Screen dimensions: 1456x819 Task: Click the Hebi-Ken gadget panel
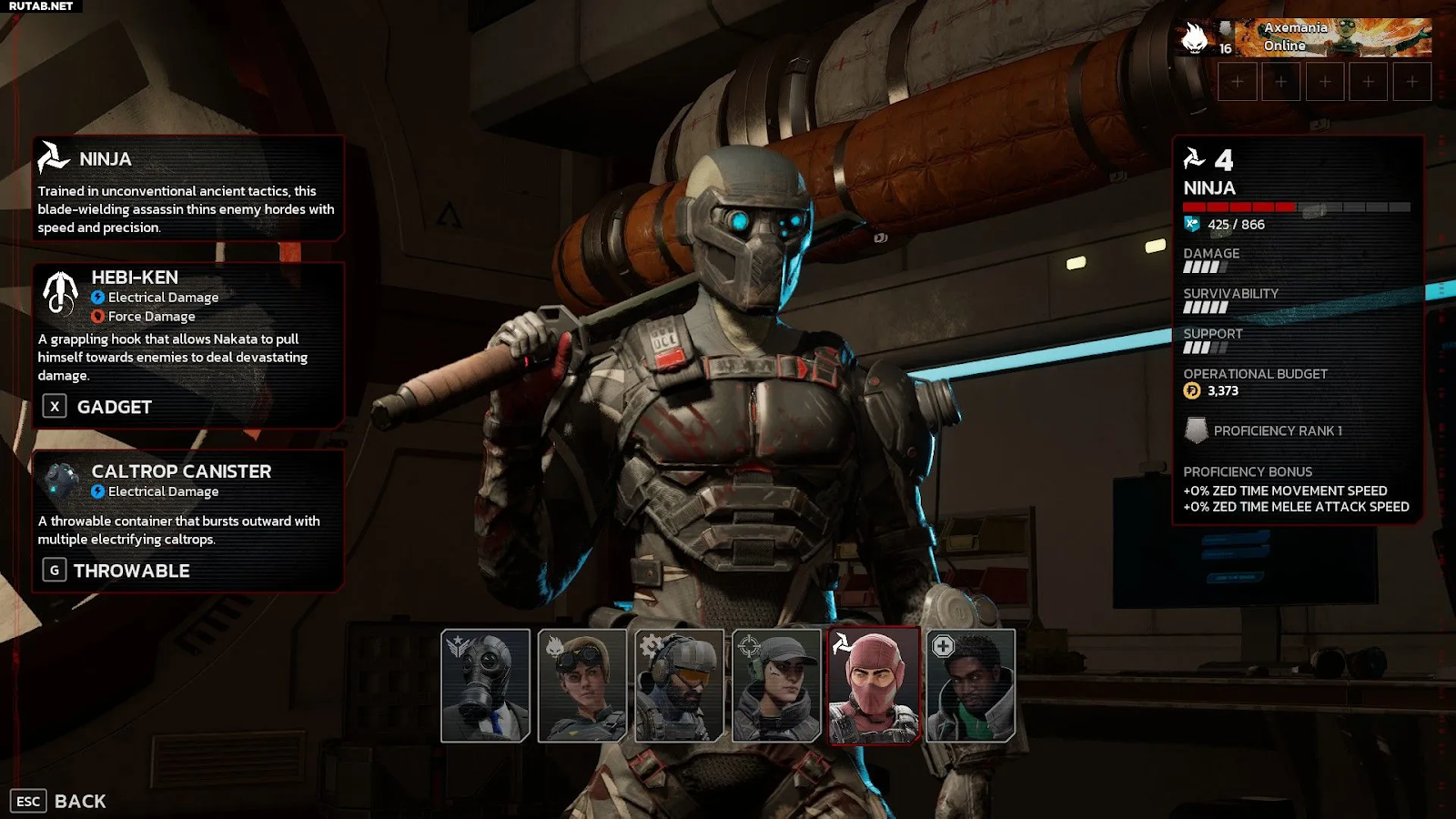pos(188,345)
